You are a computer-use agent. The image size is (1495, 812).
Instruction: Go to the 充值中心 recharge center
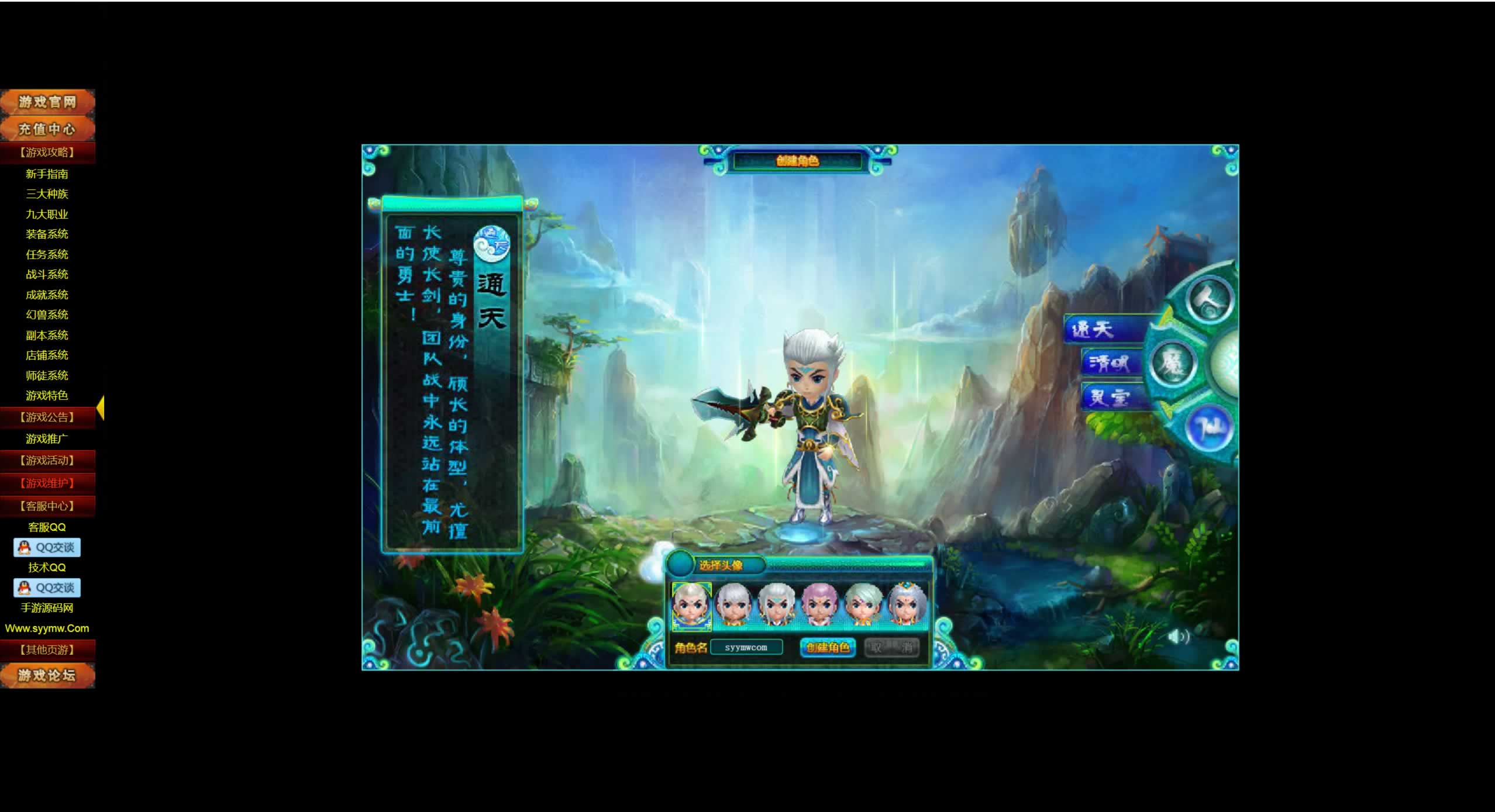[47, 129]
